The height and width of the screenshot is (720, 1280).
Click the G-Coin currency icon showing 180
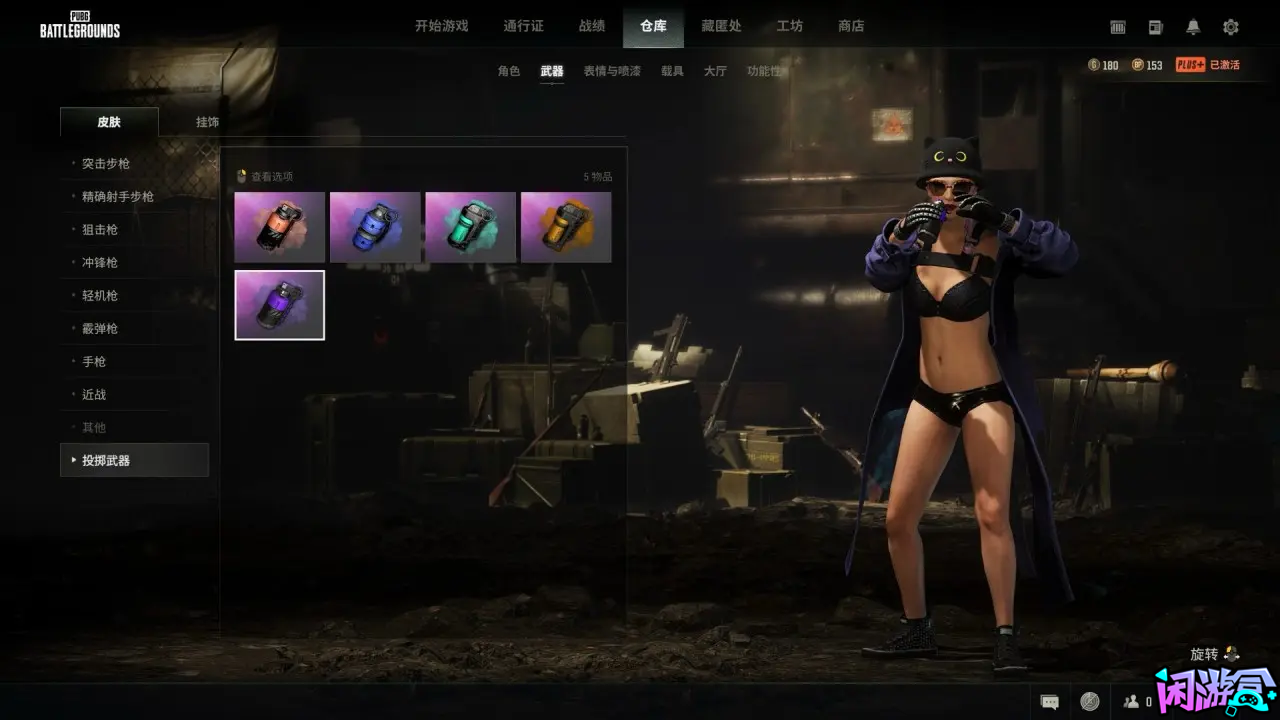click(1094, 64)
